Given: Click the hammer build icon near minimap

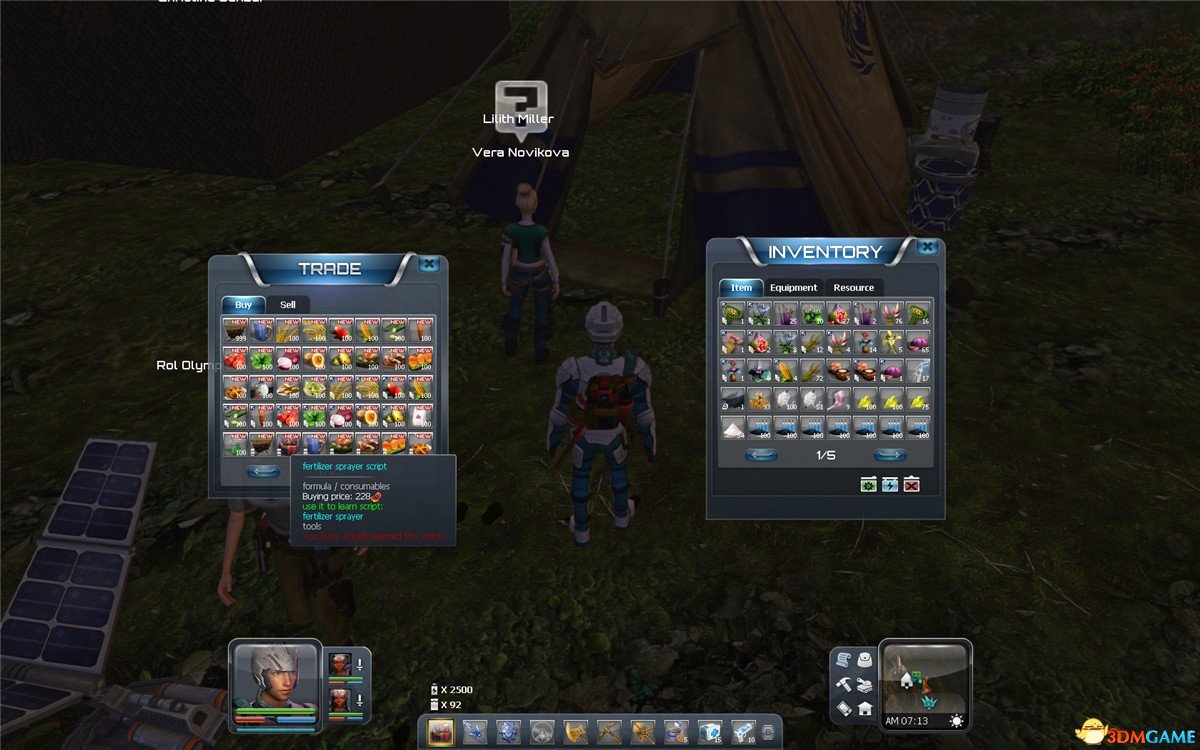Looking at the screenshot, I should pos(843,684).
